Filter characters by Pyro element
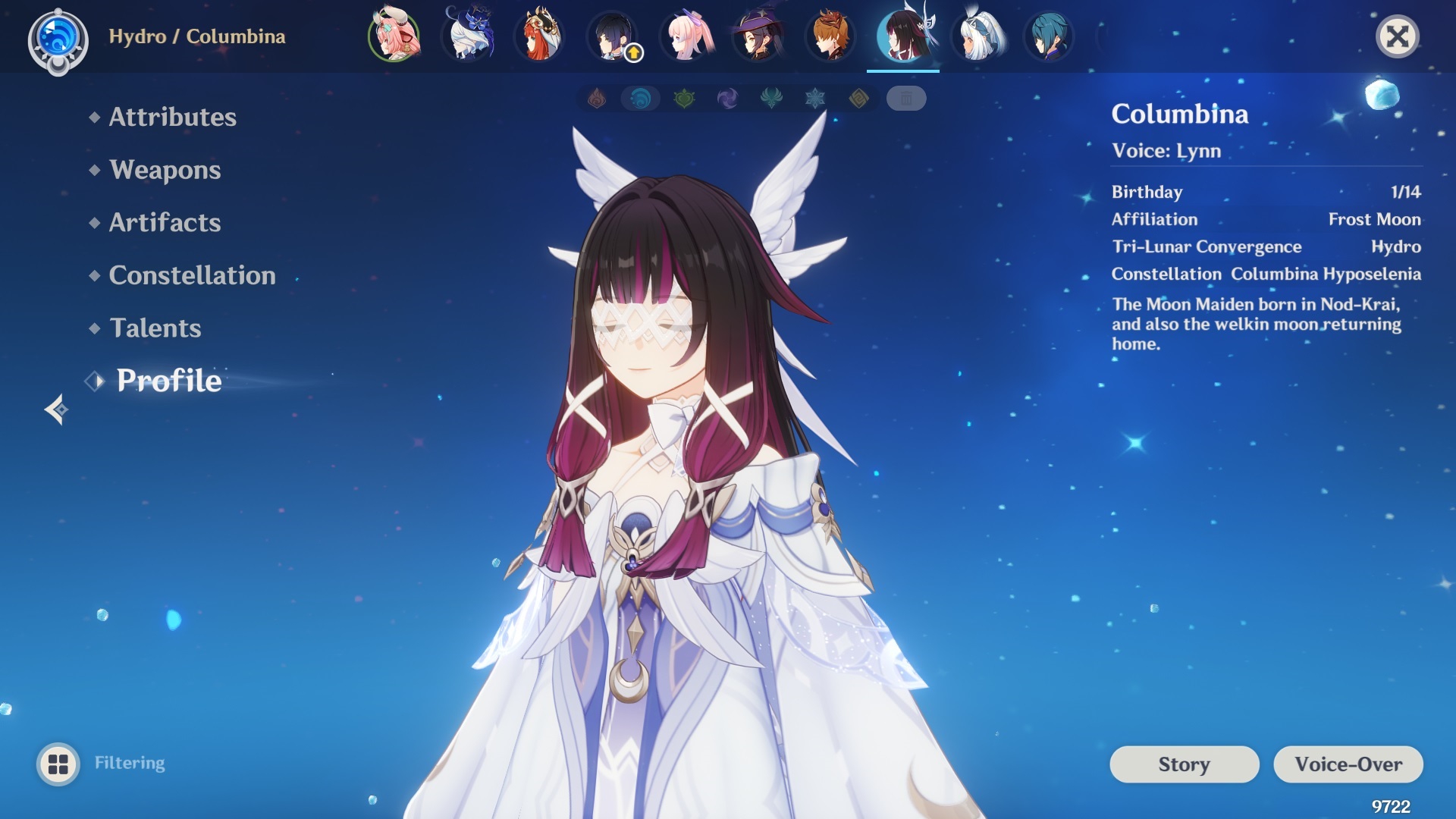 point(597,99)
